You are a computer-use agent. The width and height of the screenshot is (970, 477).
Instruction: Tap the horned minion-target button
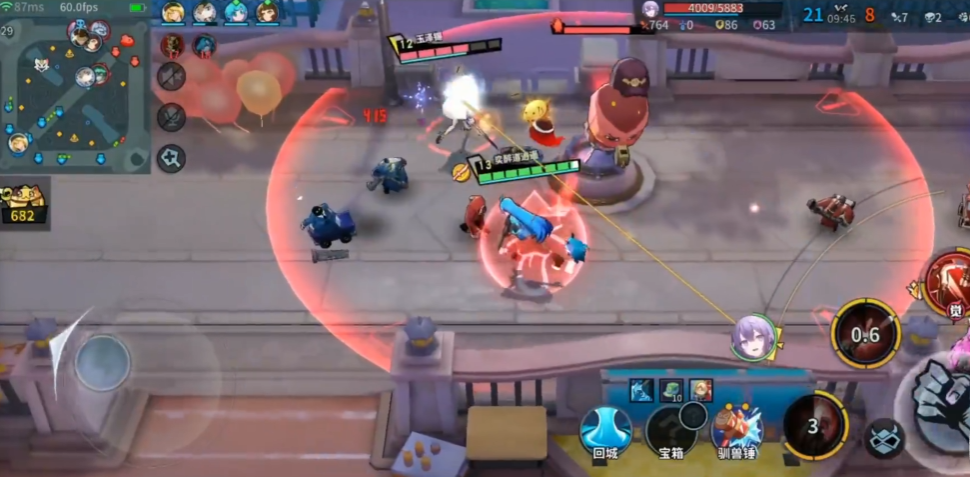tap(884, 439)
